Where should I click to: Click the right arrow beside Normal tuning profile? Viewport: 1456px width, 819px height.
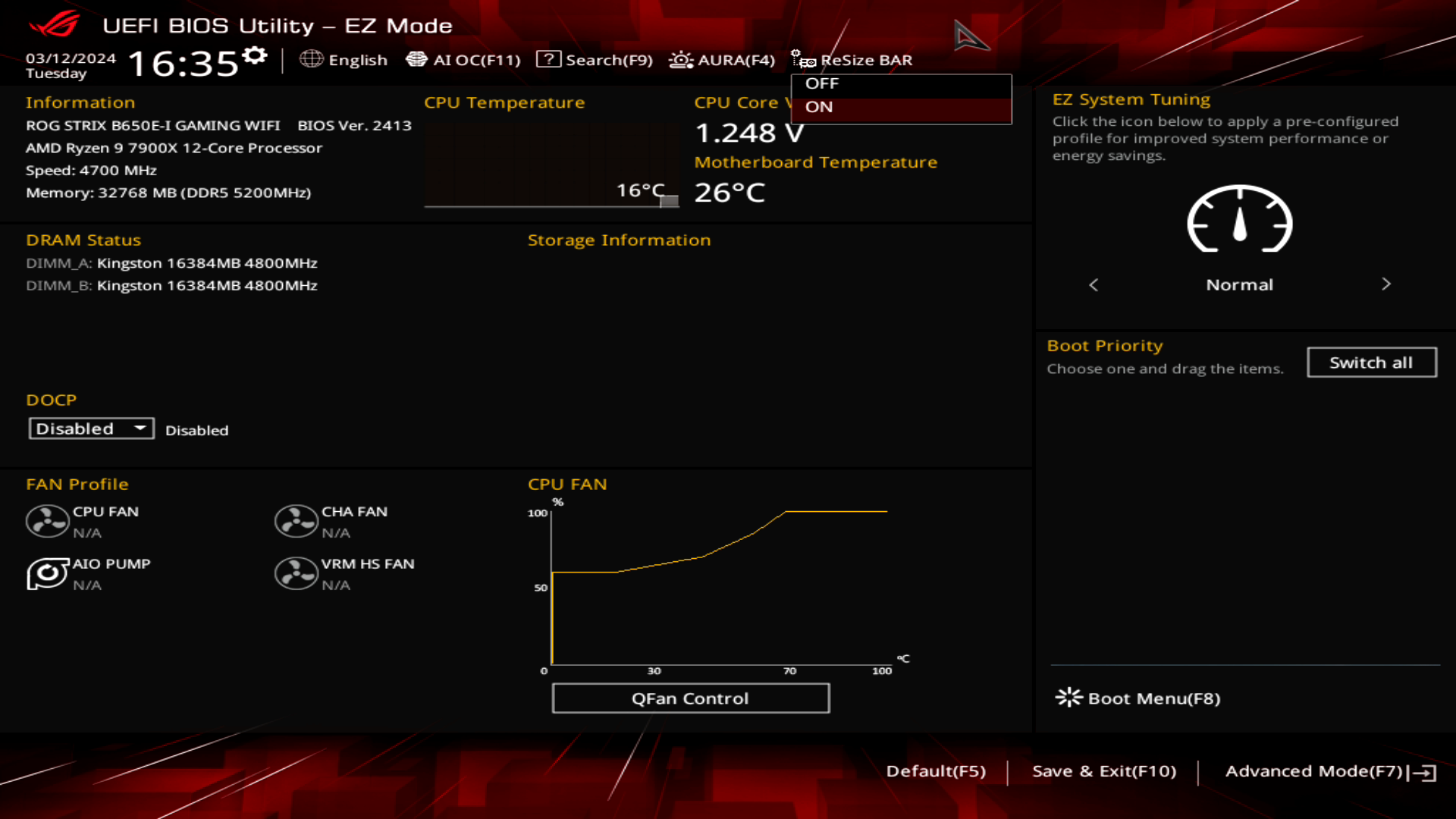click(1386, 284)
